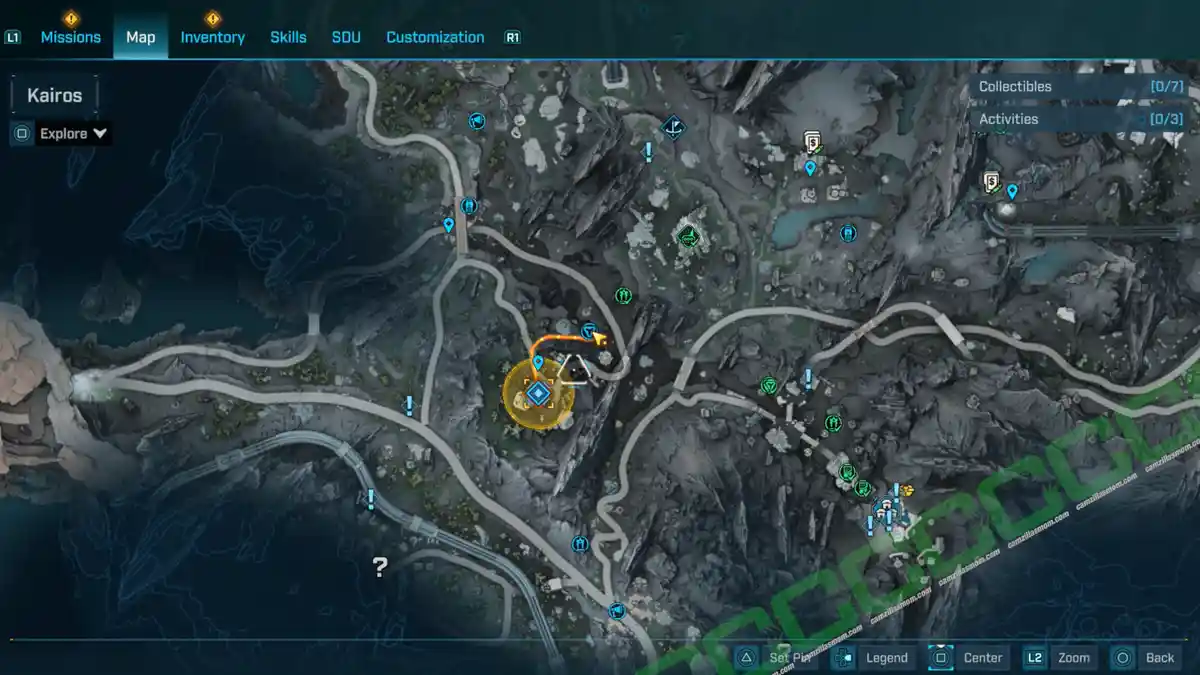The height and width of the screenshot is (675, 1200).
Task: Open the Inventory tab
Action: point(212,37)
